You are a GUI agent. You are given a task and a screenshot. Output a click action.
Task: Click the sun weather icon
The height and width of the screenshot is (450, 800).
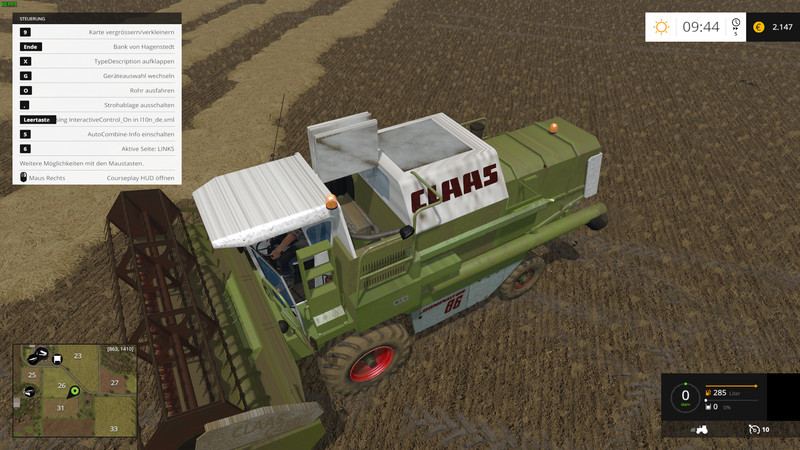[661, 27]
